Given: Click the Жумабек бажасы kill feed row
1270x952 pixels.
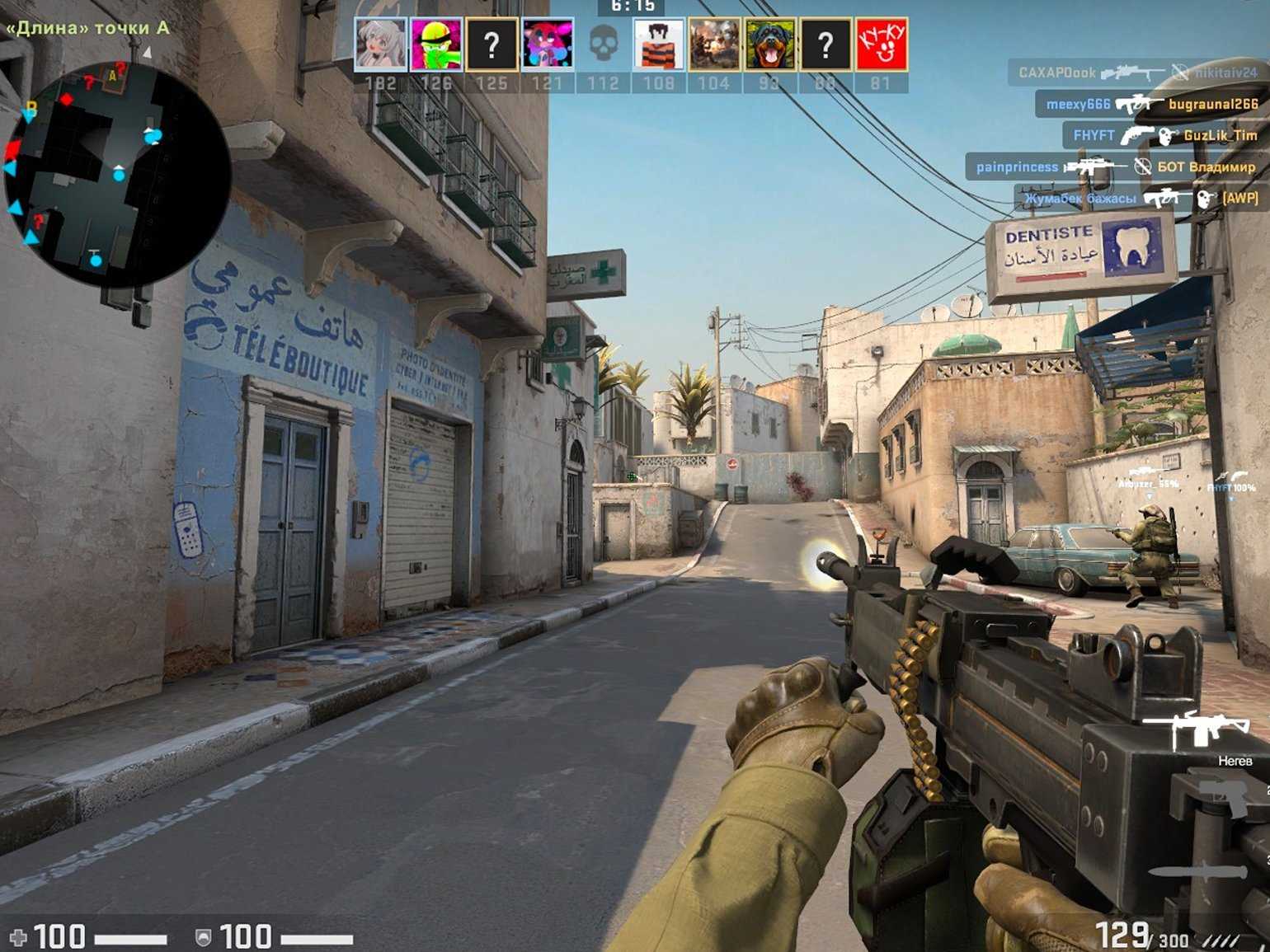Looking at the screenshot, I should pos(1140,198).
